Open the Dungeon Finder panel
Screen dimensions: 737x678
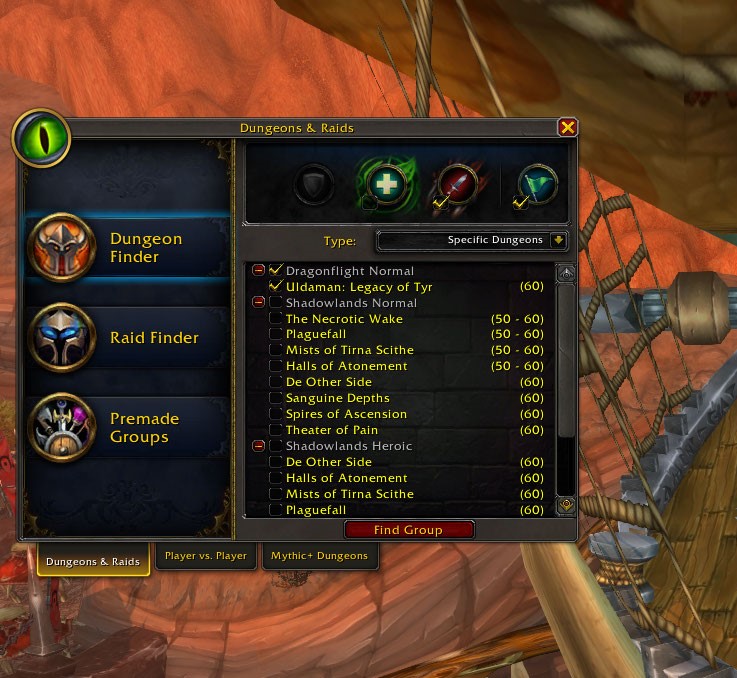128,247
